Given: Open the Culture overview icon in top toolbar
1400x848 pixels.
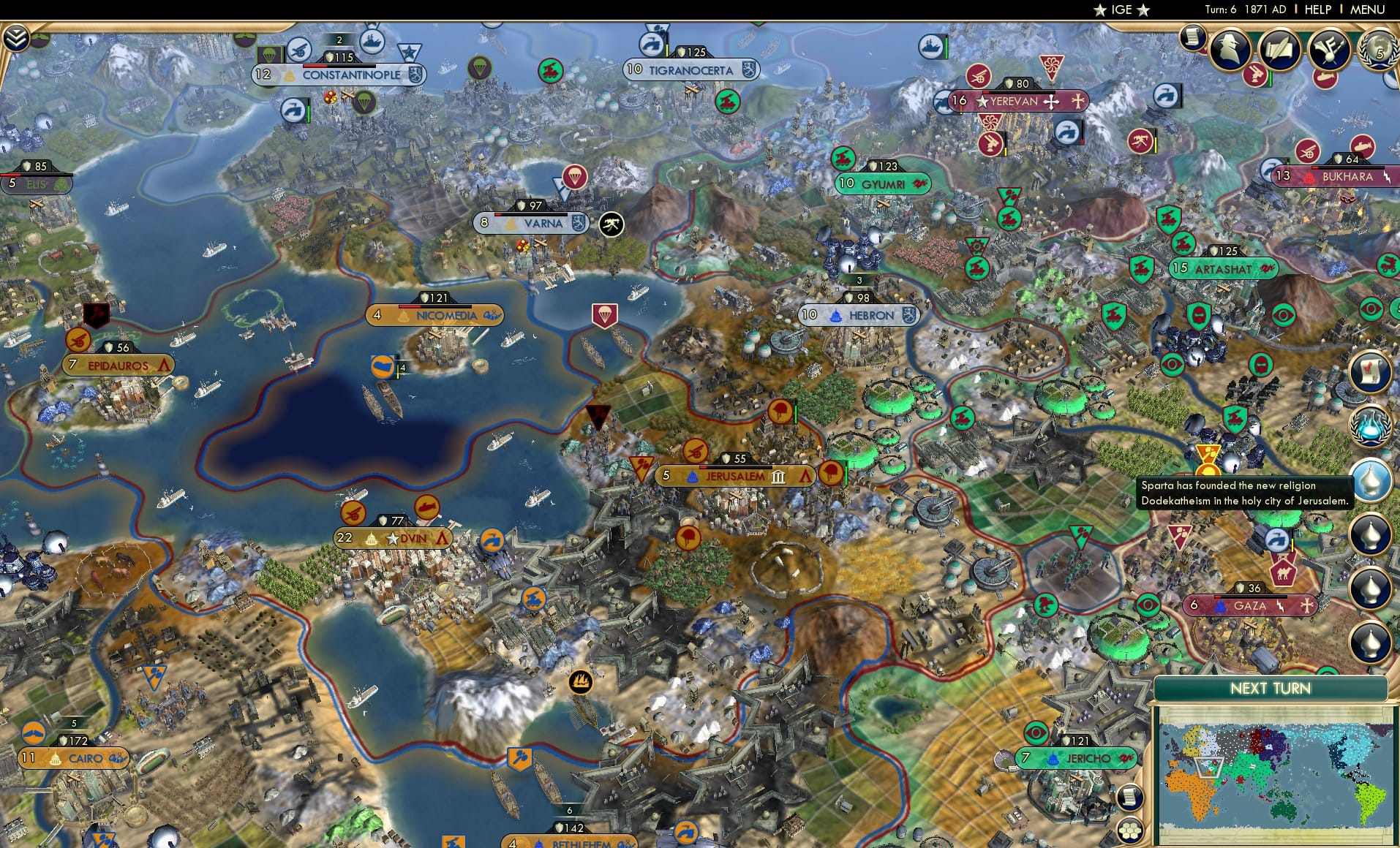Looking at the screenshot, I should 1329,48.
